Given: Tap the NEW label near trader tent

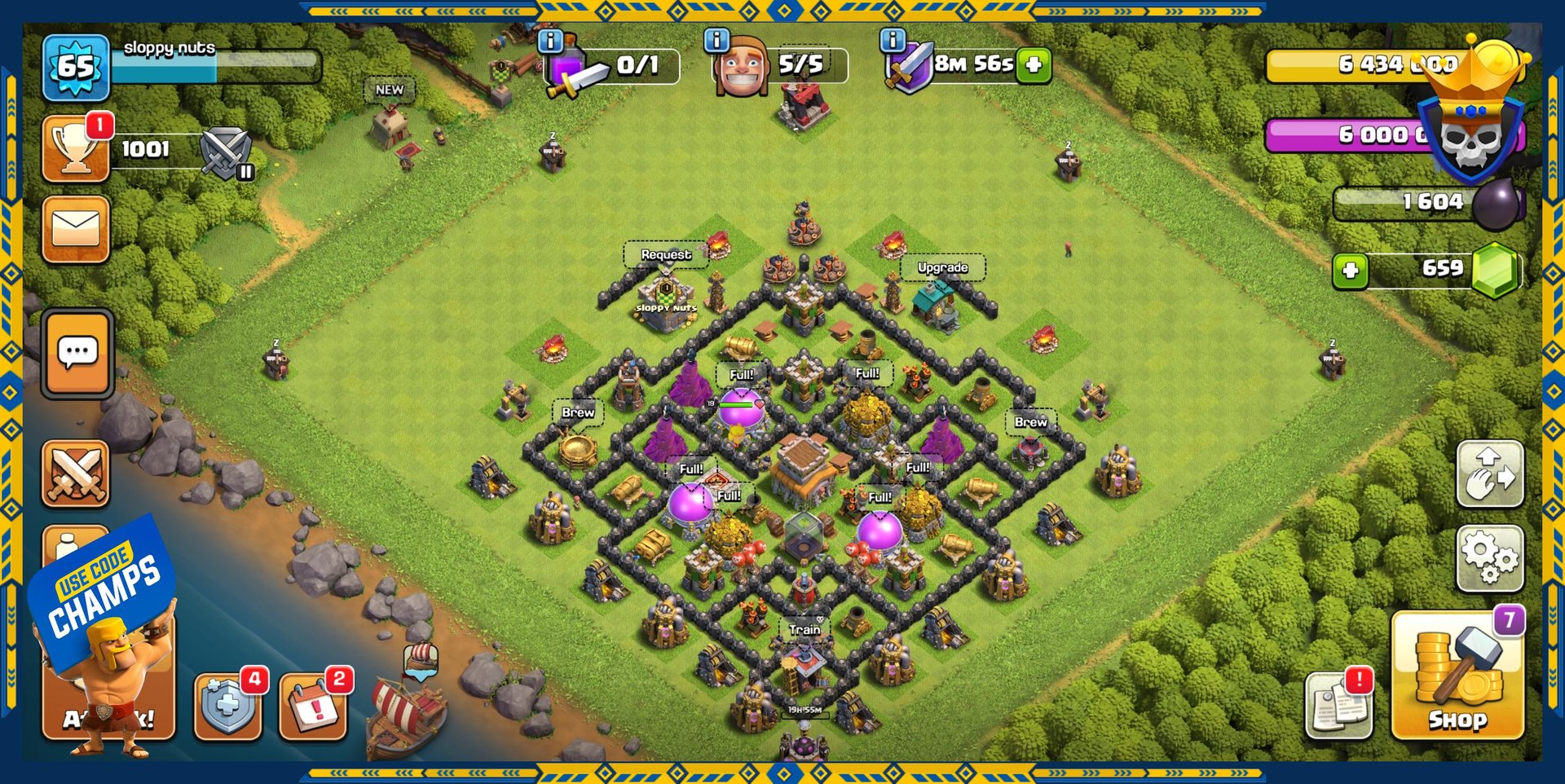Looking at the screenshot, I should 389,90.
